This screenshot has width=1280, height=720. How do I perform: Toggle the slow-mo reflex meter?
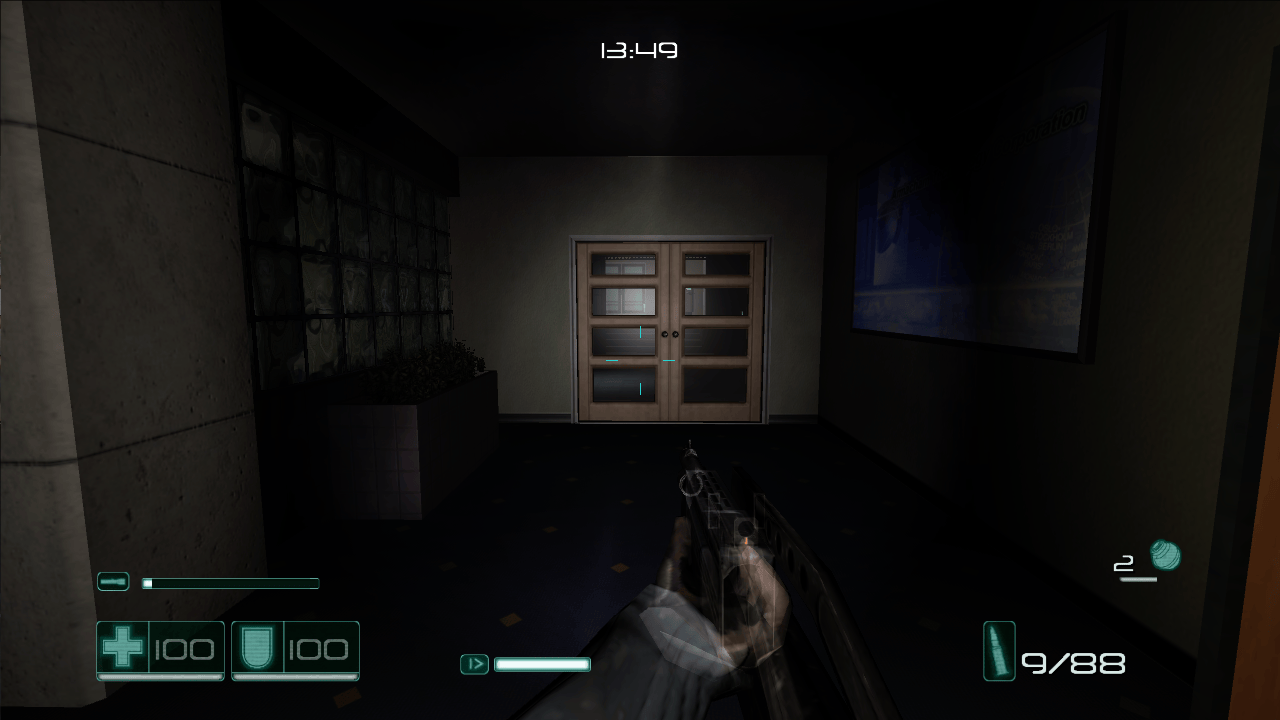pos(543,663)
